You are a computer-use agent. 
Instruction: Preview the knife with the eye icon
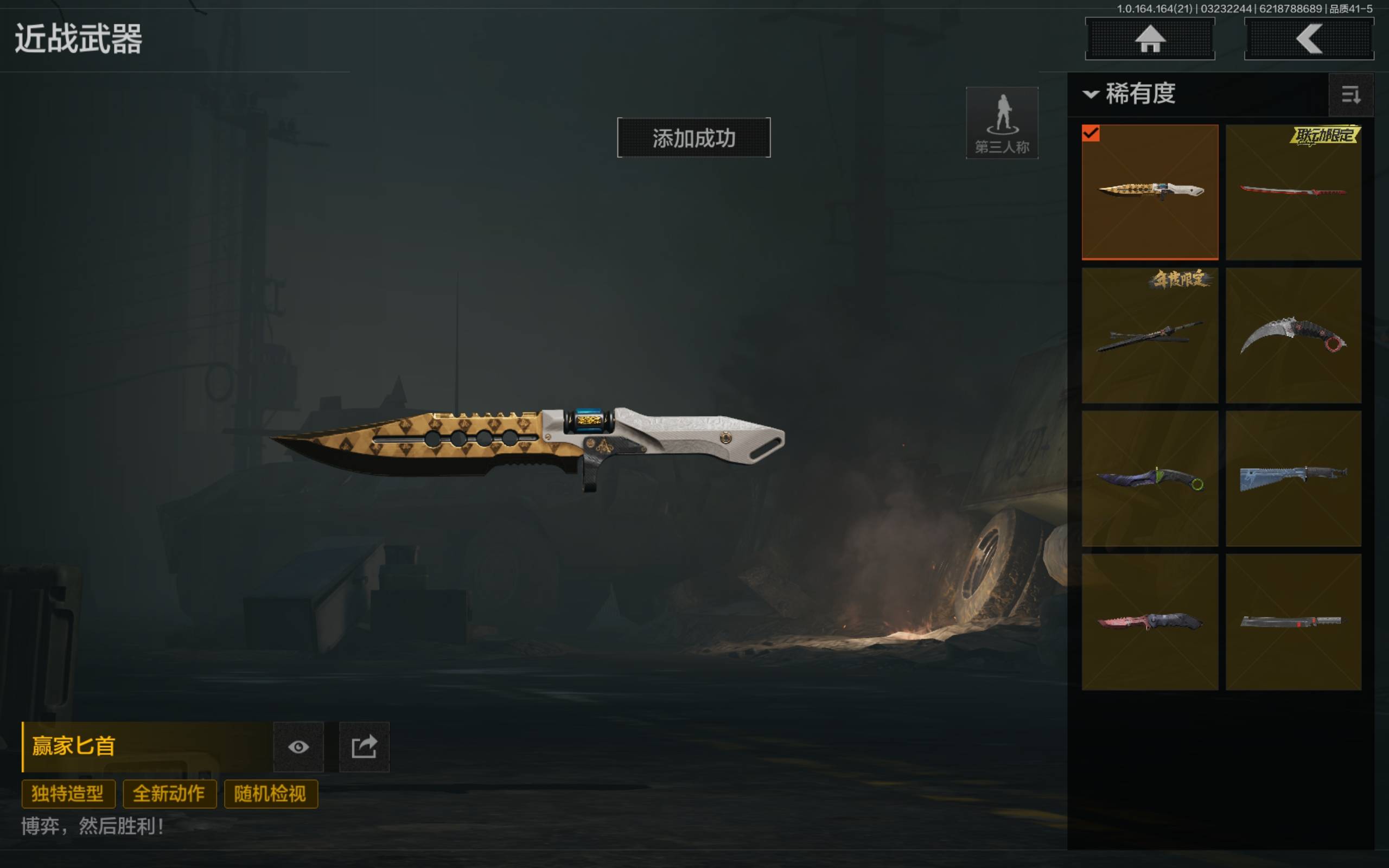click(298, 747)
